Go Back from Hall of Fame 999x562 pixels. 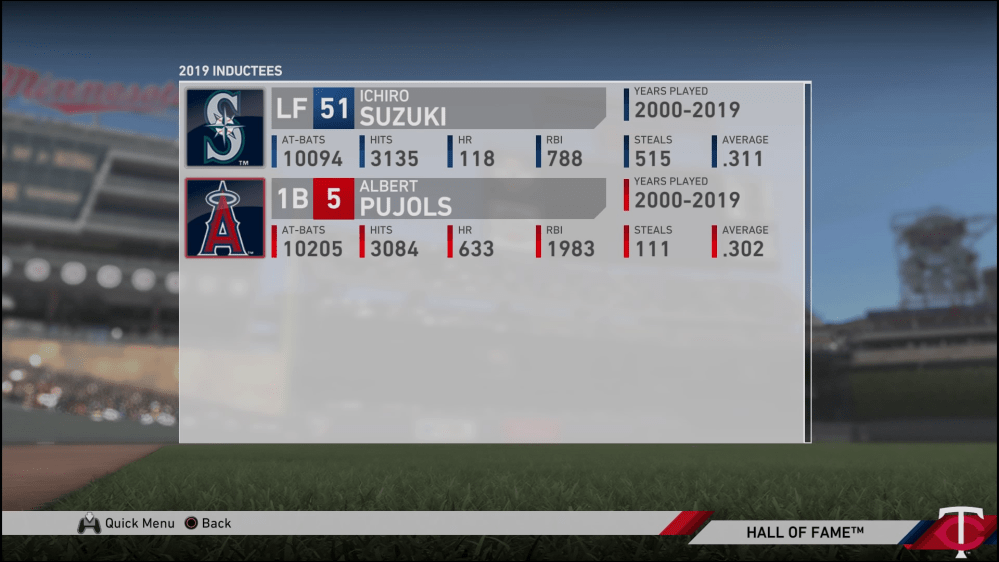[x=208, y=523]
